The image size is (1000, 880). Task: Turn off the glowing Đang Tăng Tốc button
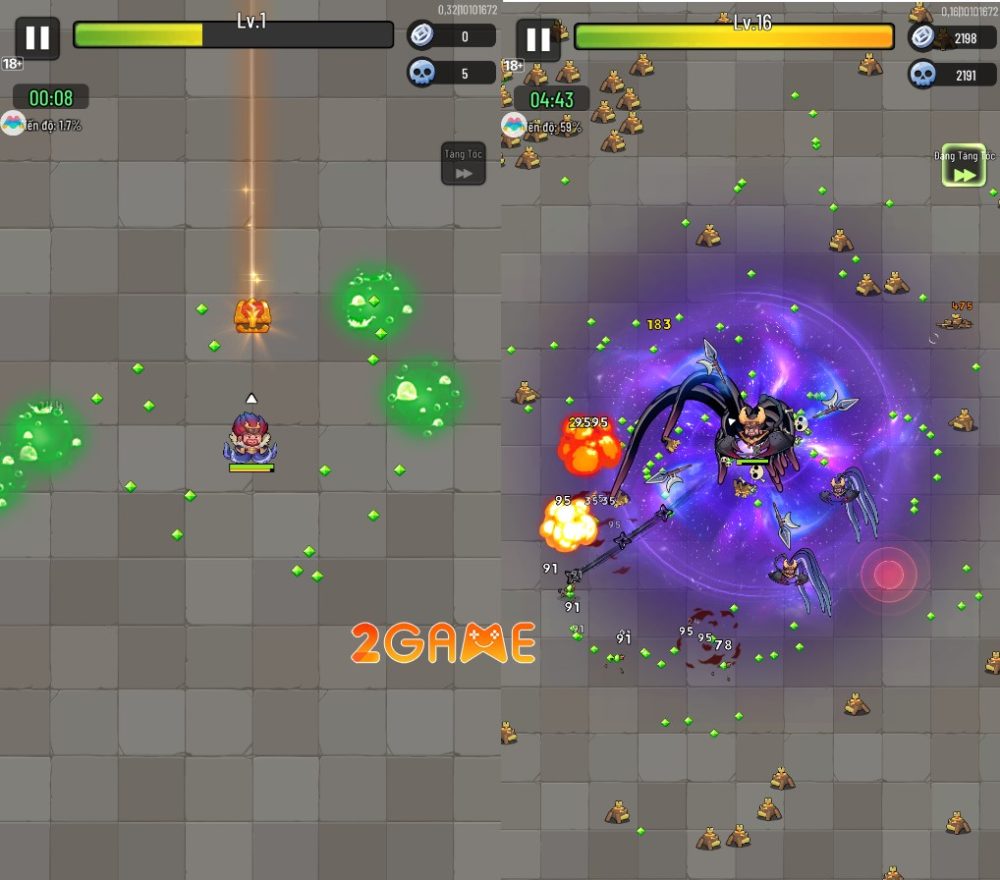click(x=964, y=168)
